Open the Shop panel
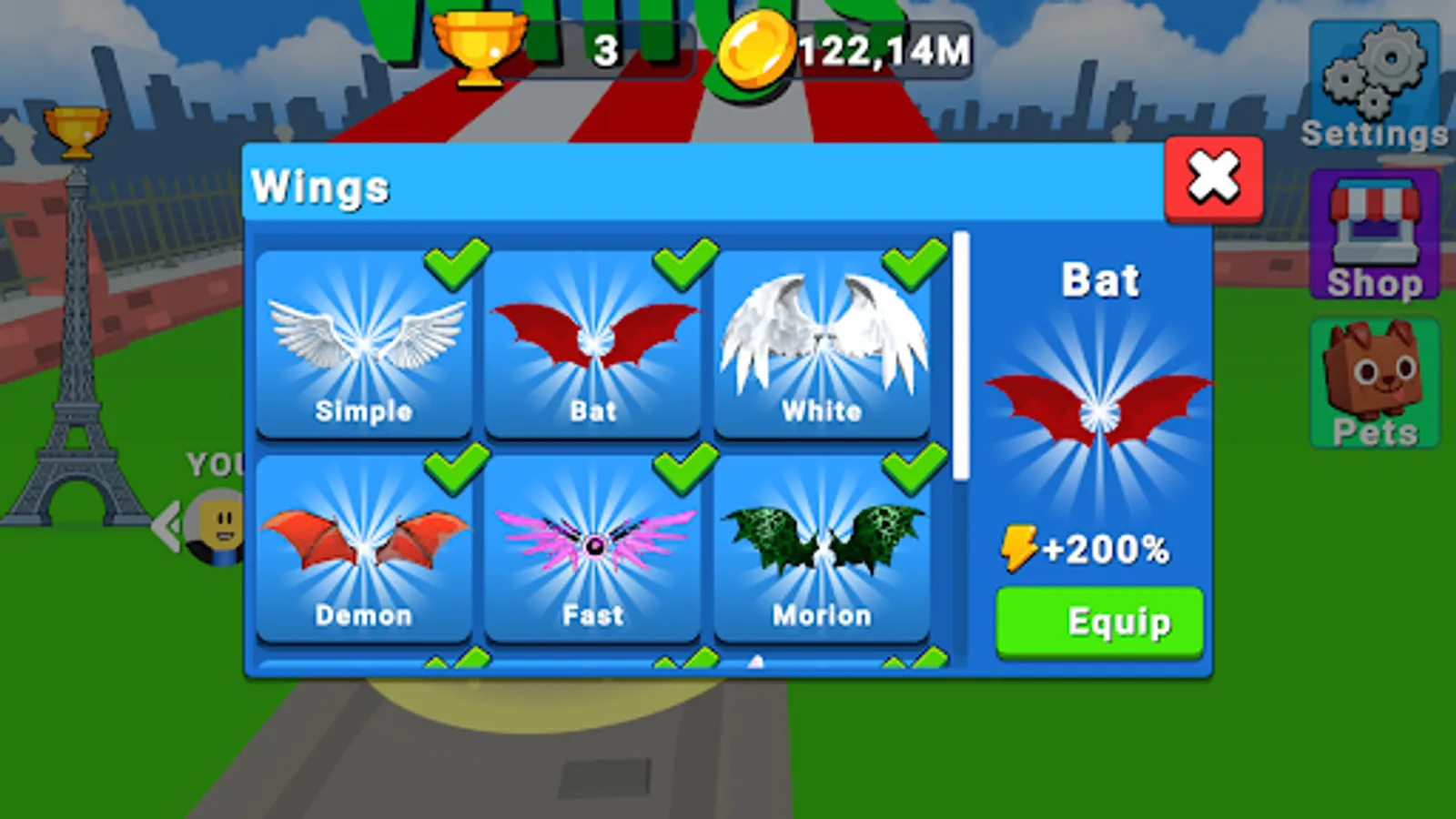The image size is (1456, 819). [1373, 230]
